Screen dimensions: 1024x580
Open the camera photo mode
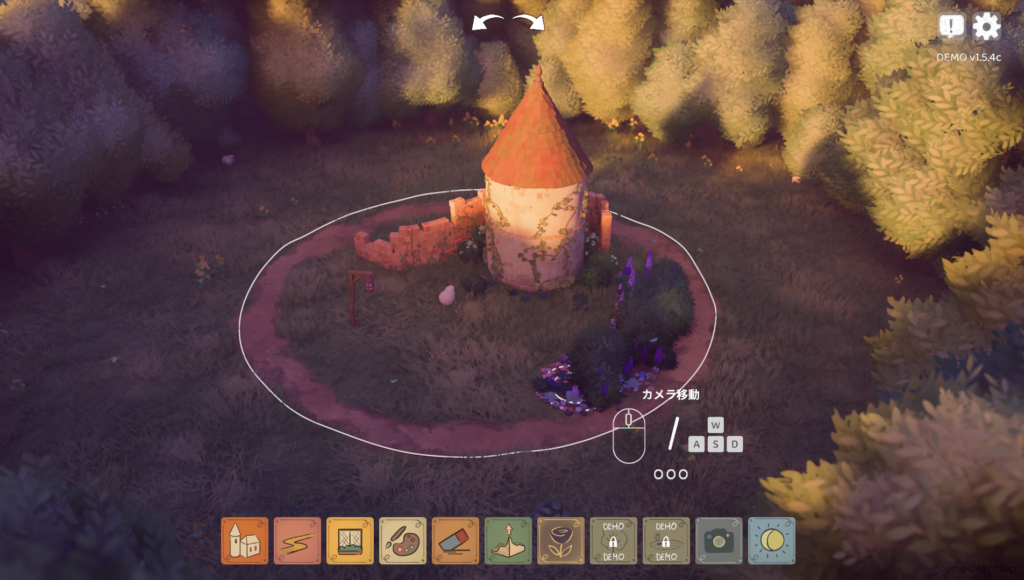pyautogui.click(x=719, y=540)
